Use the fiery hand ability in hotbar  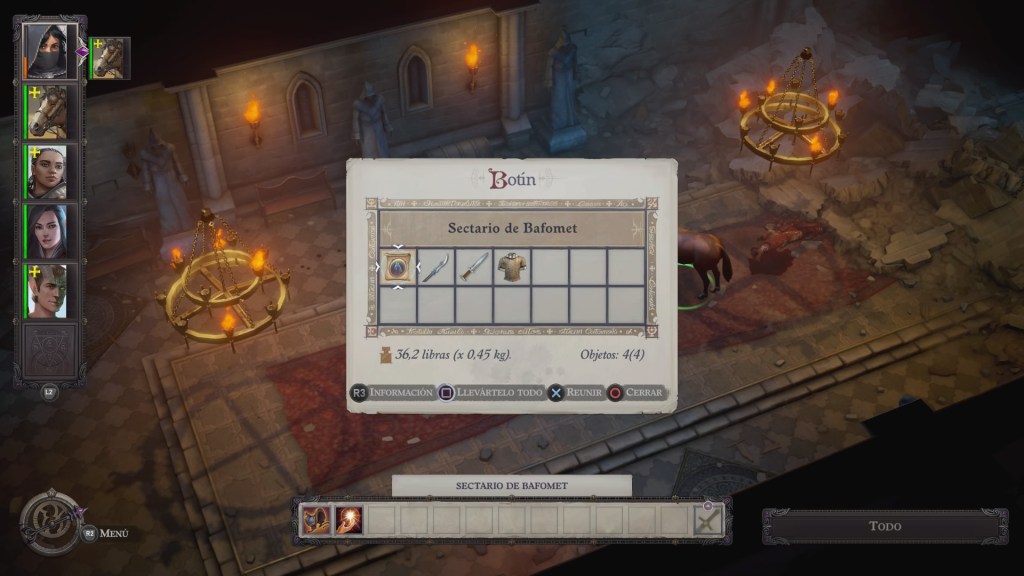pos(349,521)
